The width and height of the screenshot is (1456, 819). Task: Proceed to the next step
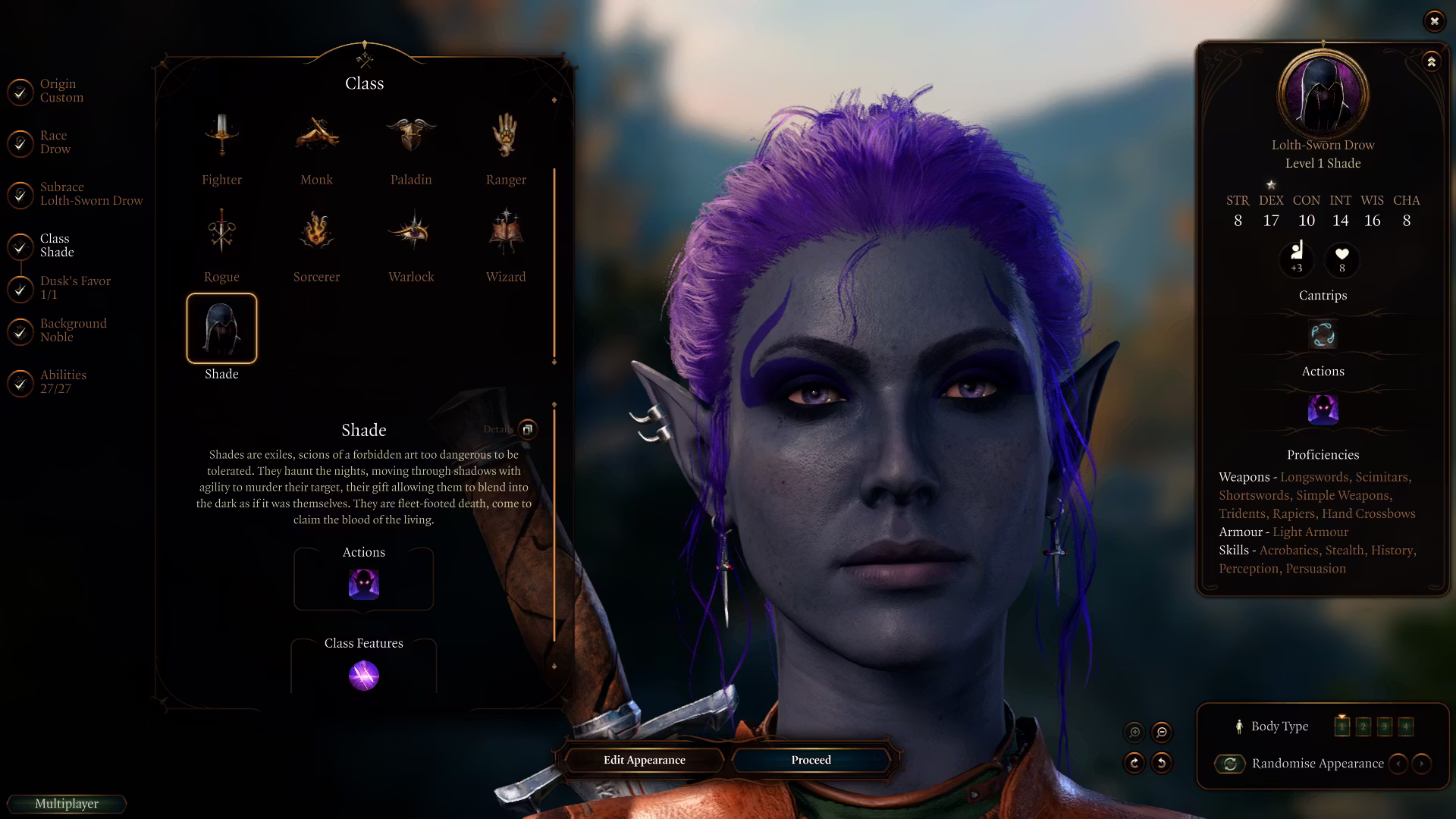pyautogui.click(x=811, y=760)
